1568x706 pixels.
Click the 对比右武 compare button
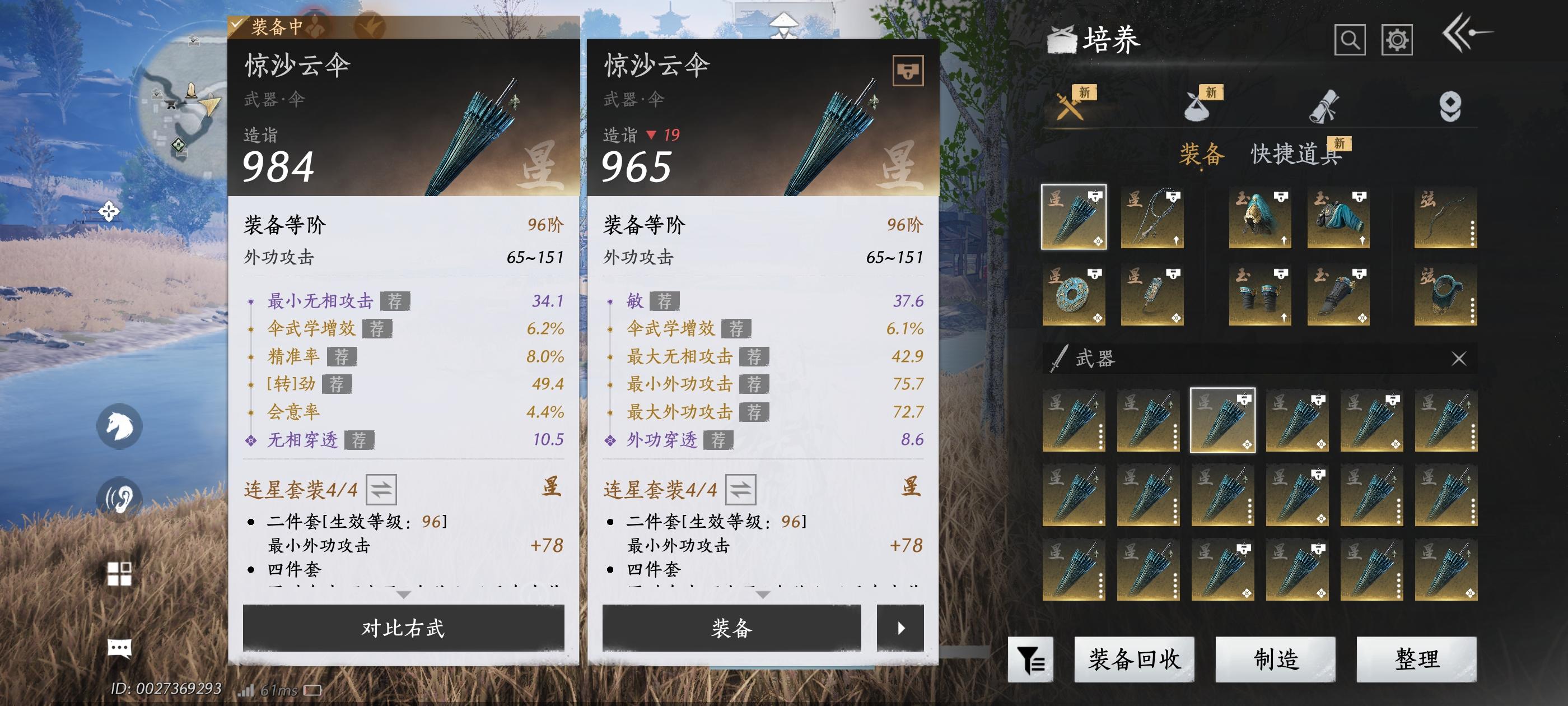[x=404, y=629]
